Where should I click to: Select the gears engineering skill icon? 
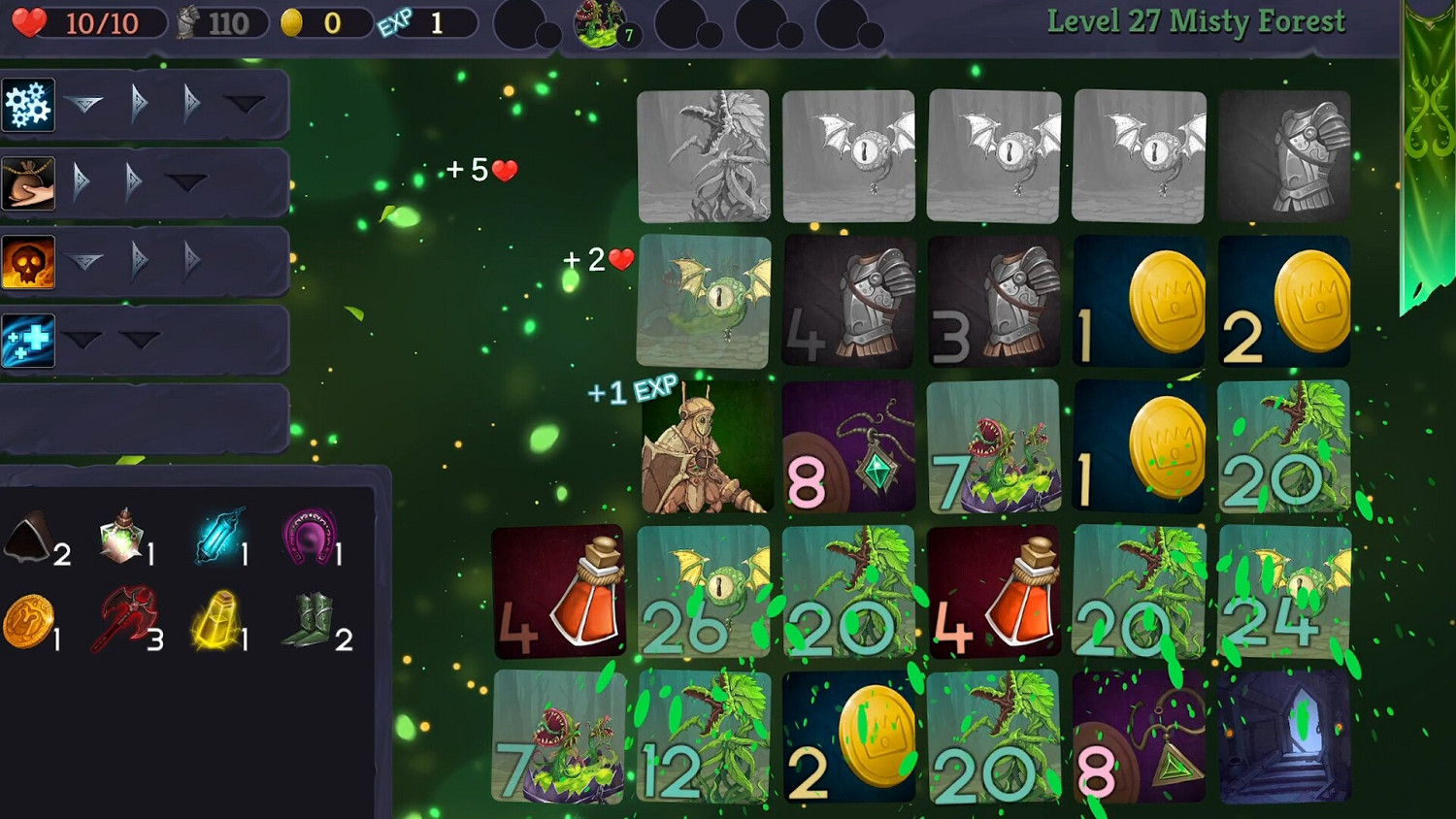tap(29, 104)
